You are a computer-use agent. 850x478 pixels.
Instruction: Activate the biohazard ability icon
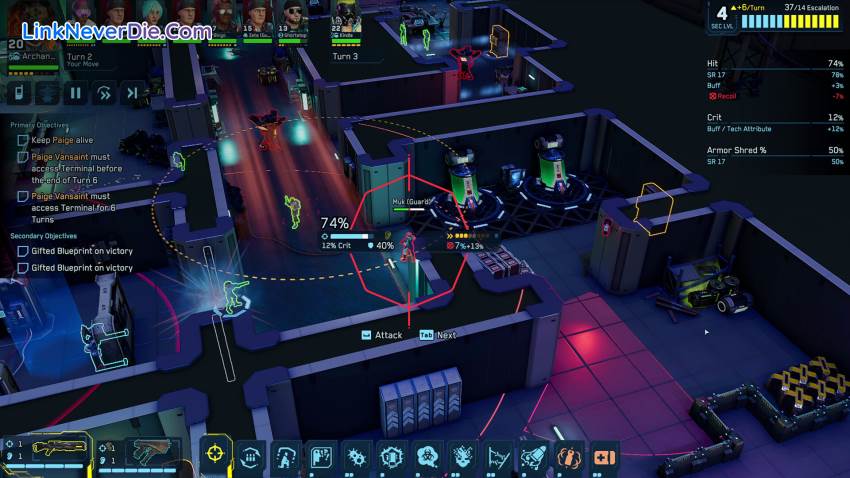tap(428, 456)
